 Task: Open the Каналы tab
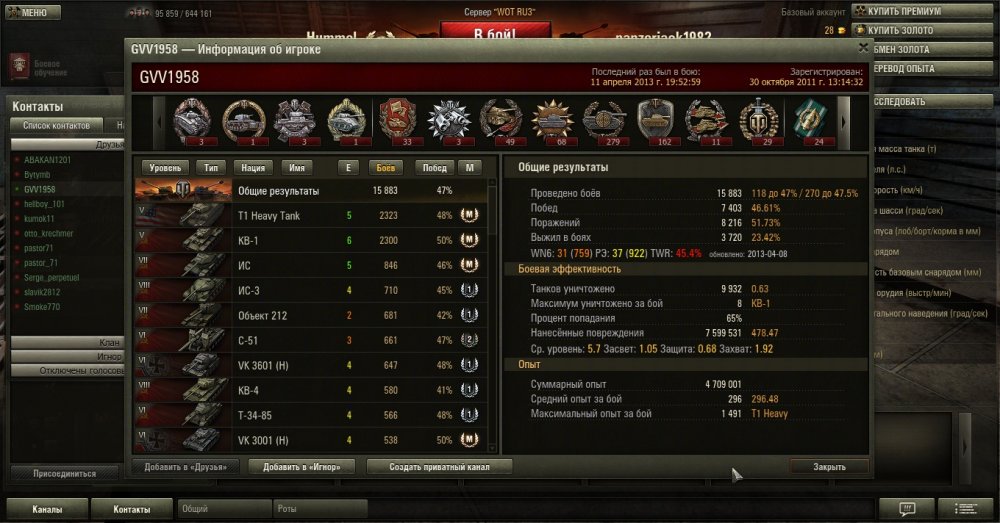(x=46, y=509)
